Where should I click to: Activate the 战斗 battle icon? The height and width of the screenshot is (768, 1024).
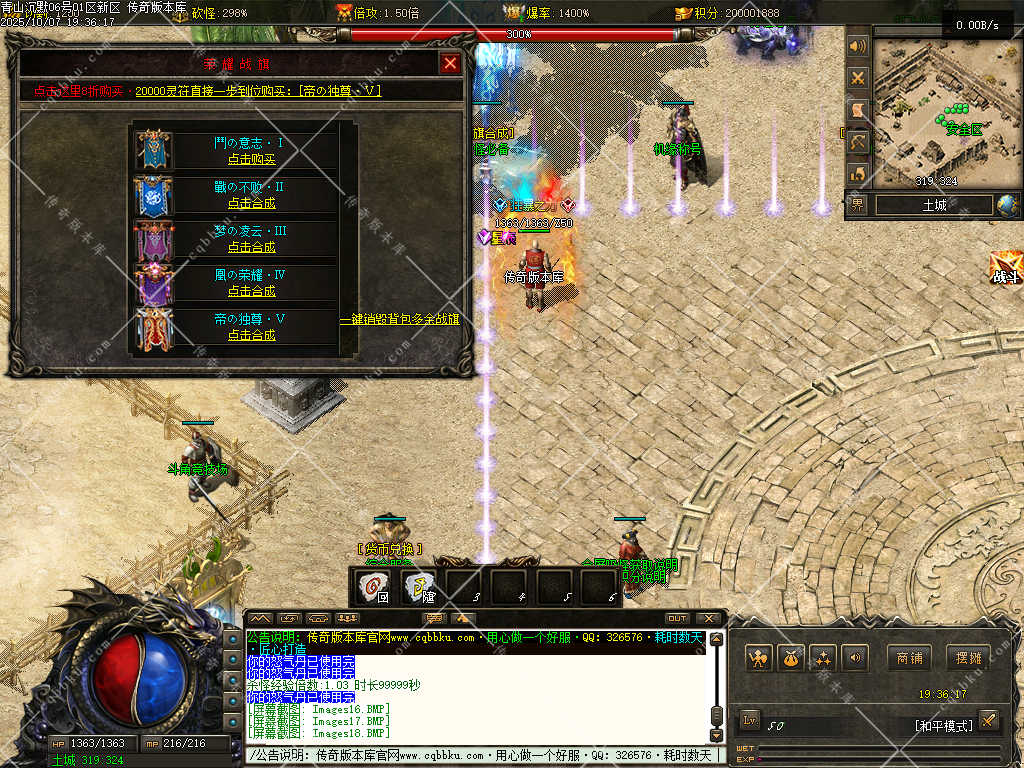tap(1006, 270)
